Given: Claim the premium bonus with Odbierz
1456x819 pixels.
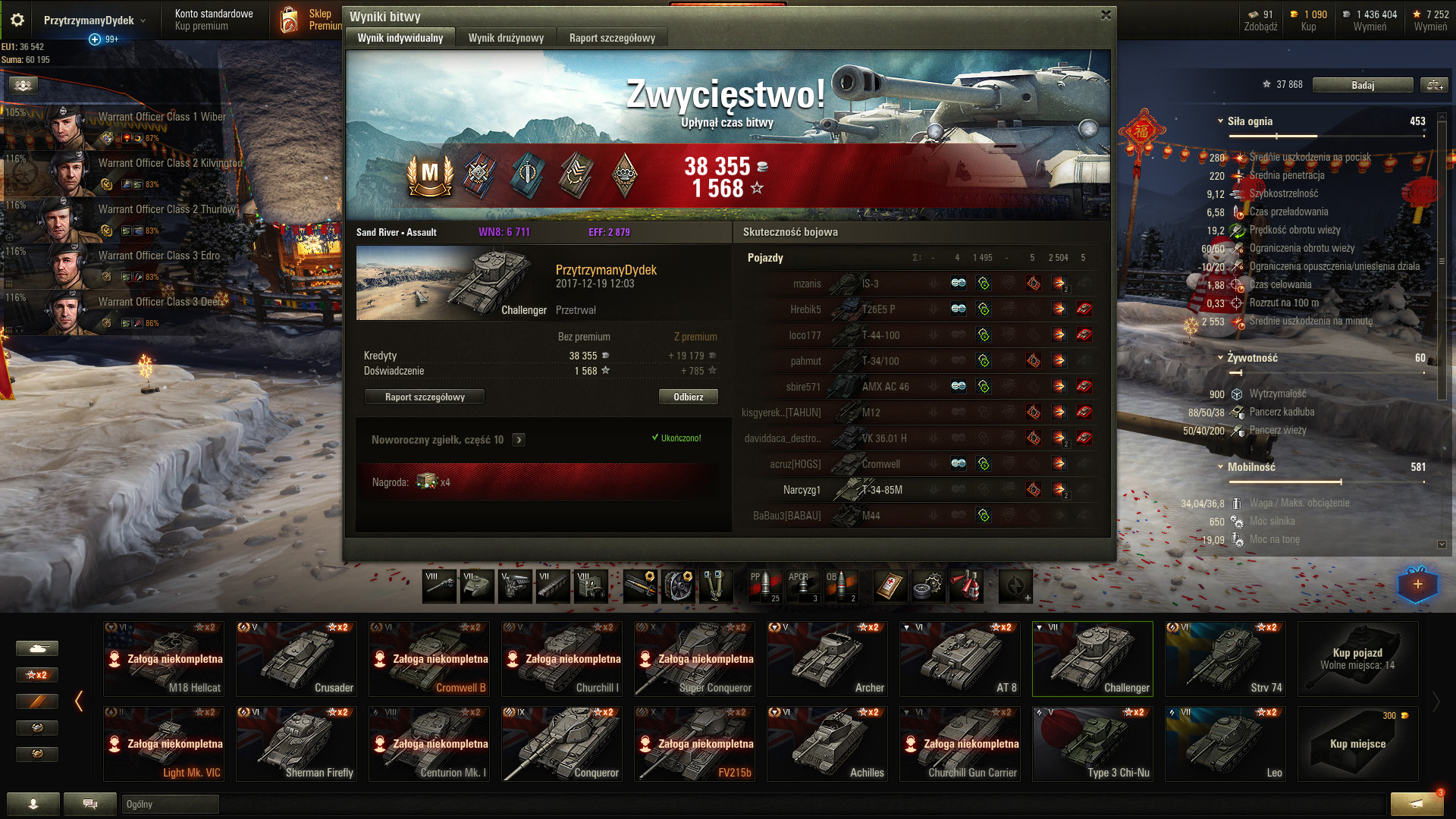Looking at the screenshot, I should pyautogui.click(x=688, y=397).
